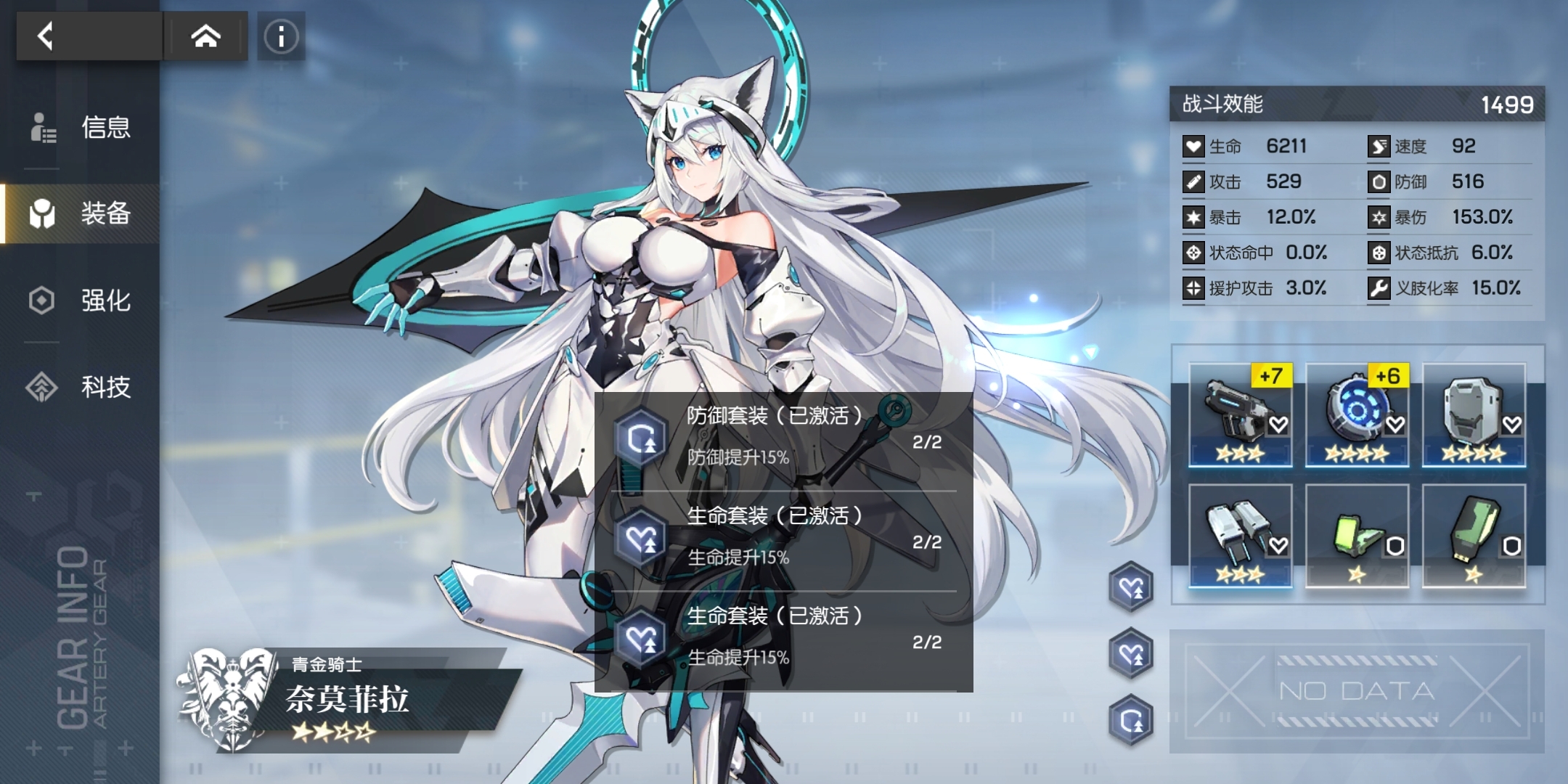This screenshot has width=1568, height=784.
Task: Select the +6 blue core equipment slot
Action: point(1357,415)
